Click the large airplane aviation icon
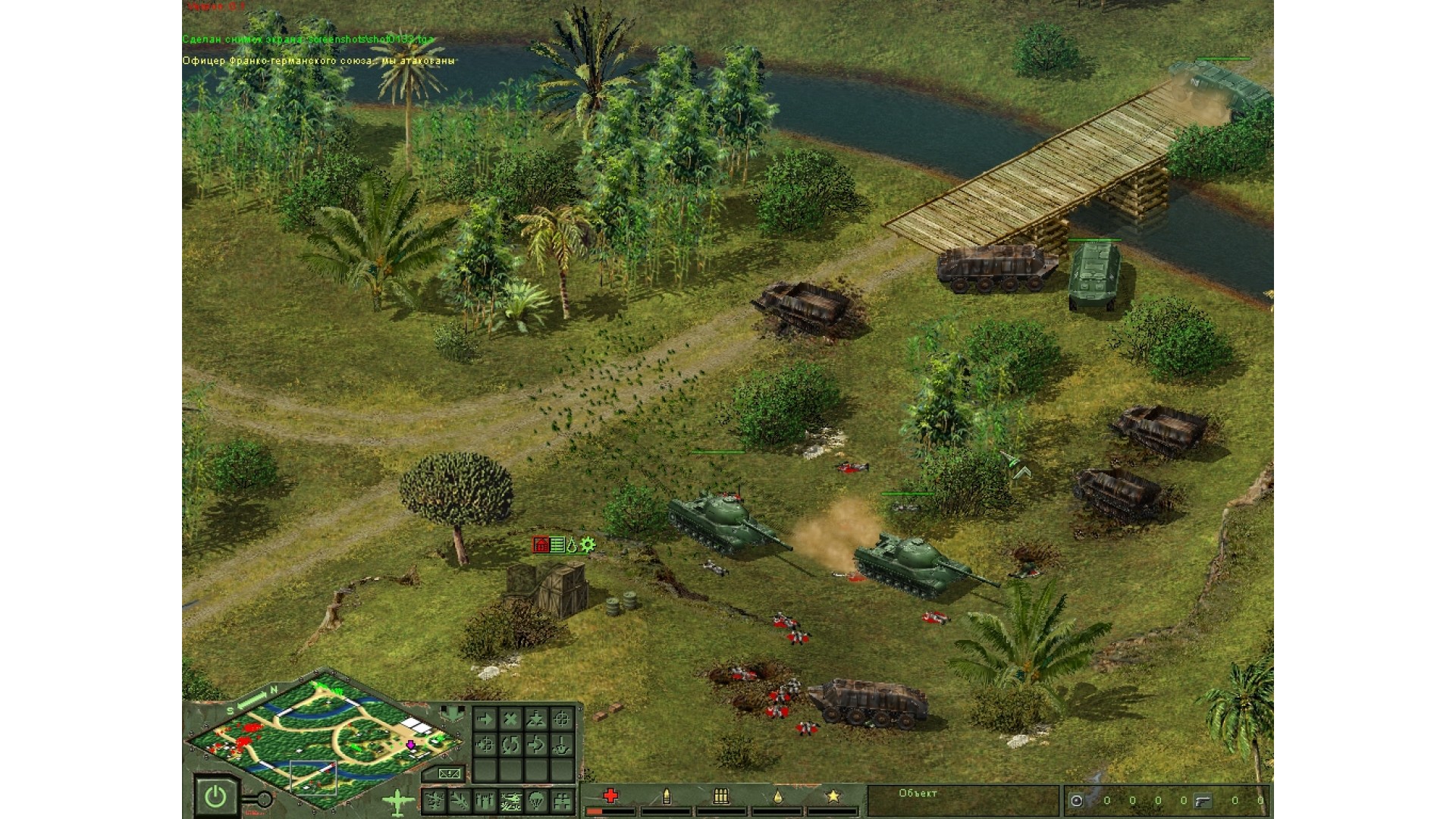The image size is (1456, 819). pos(397,800)
